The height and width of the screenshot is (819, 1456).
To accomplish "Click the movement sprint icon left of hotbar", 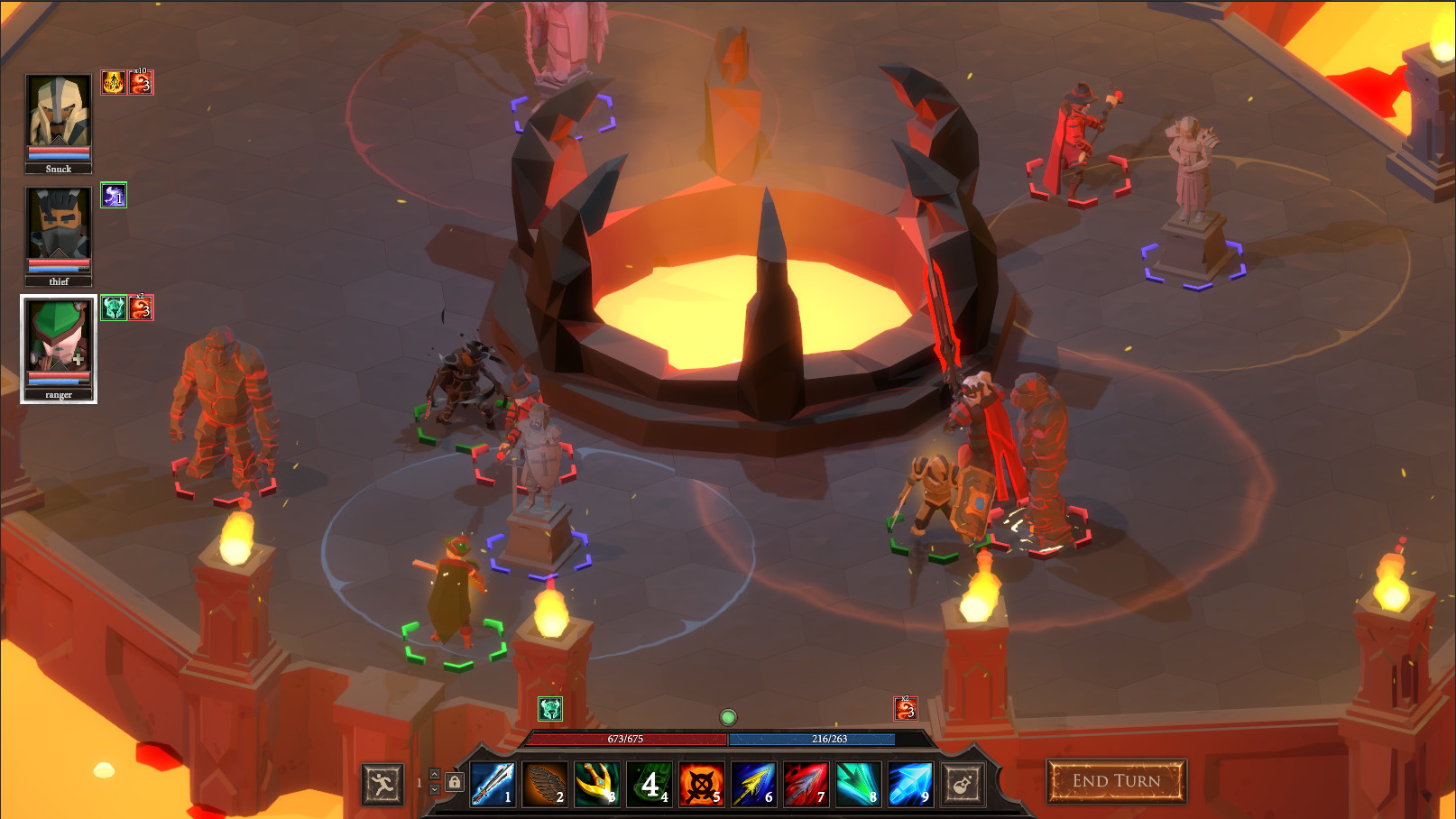I will 383,784.
